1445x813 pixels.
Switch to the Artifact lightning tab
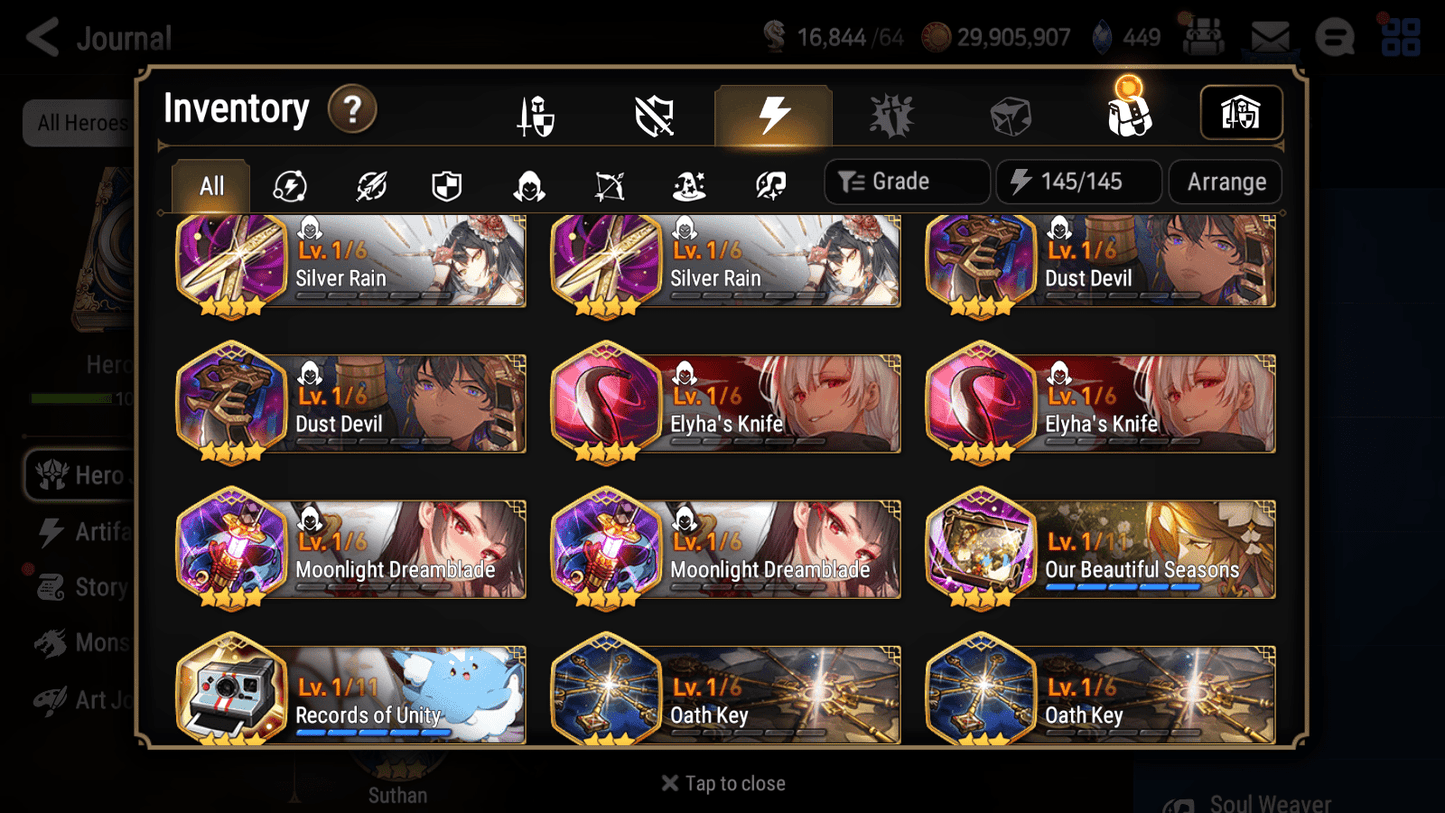coord(773,115)
